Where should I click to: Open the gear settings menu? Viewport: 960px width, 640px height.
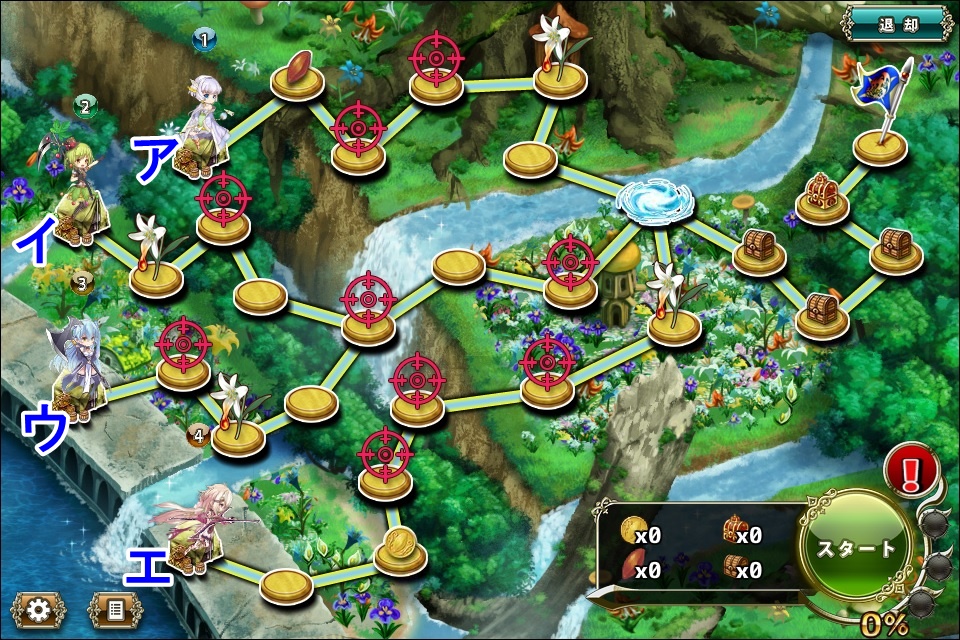[x=38, y=609]
